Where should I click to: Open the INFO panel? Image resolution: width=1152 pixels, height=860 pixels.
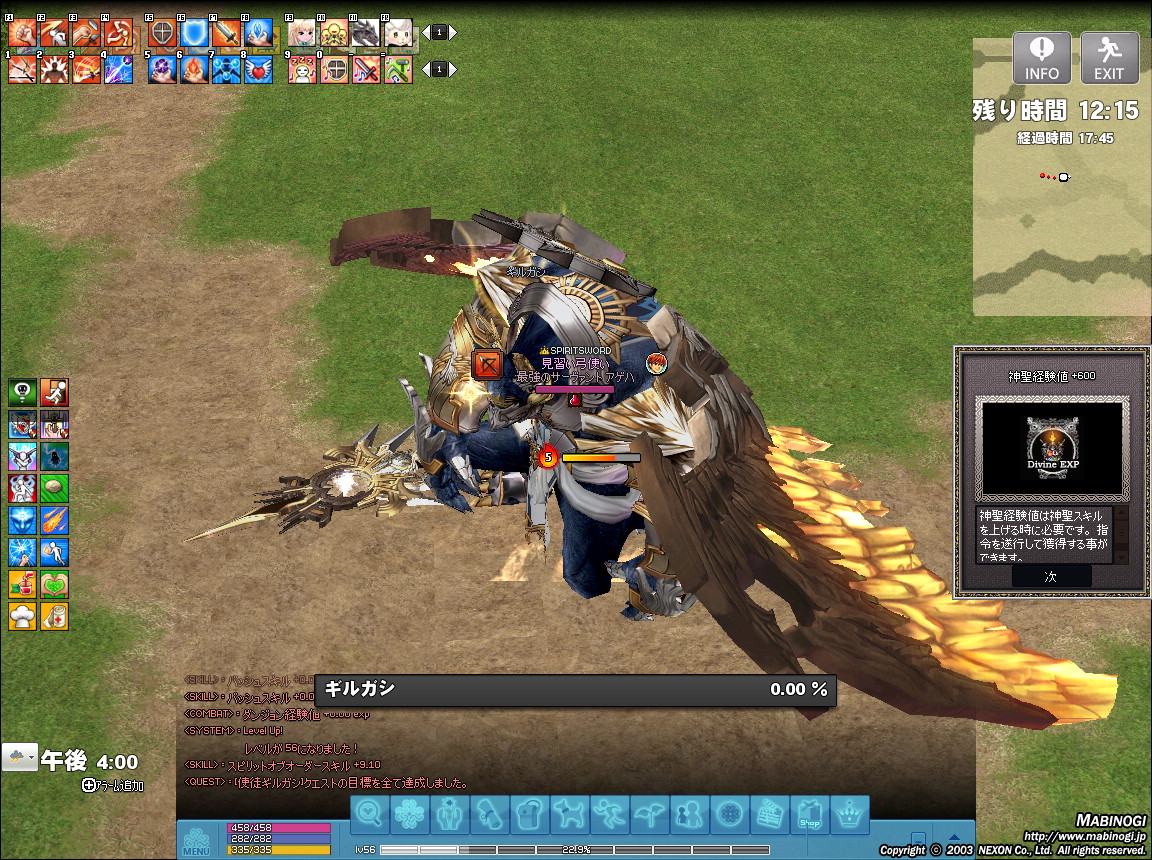pyautogui.click(x=1041, y=58)
